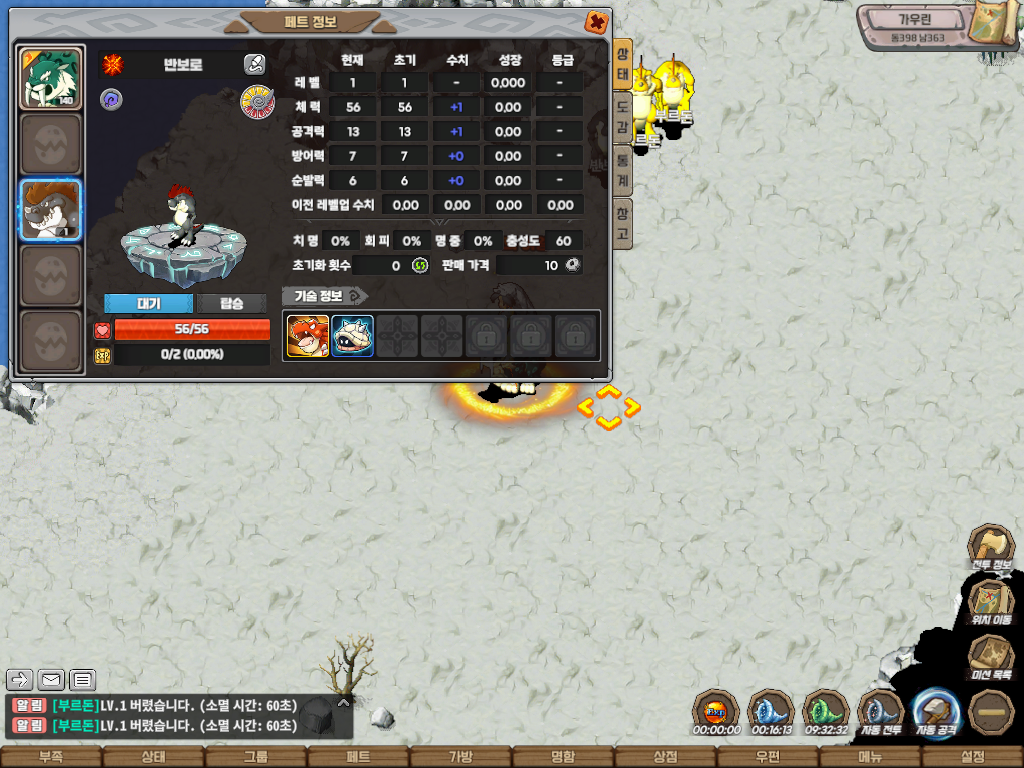Select the orange dinosaur skill icon
This screenshot has width=1024, height=768.
[308, 336]
